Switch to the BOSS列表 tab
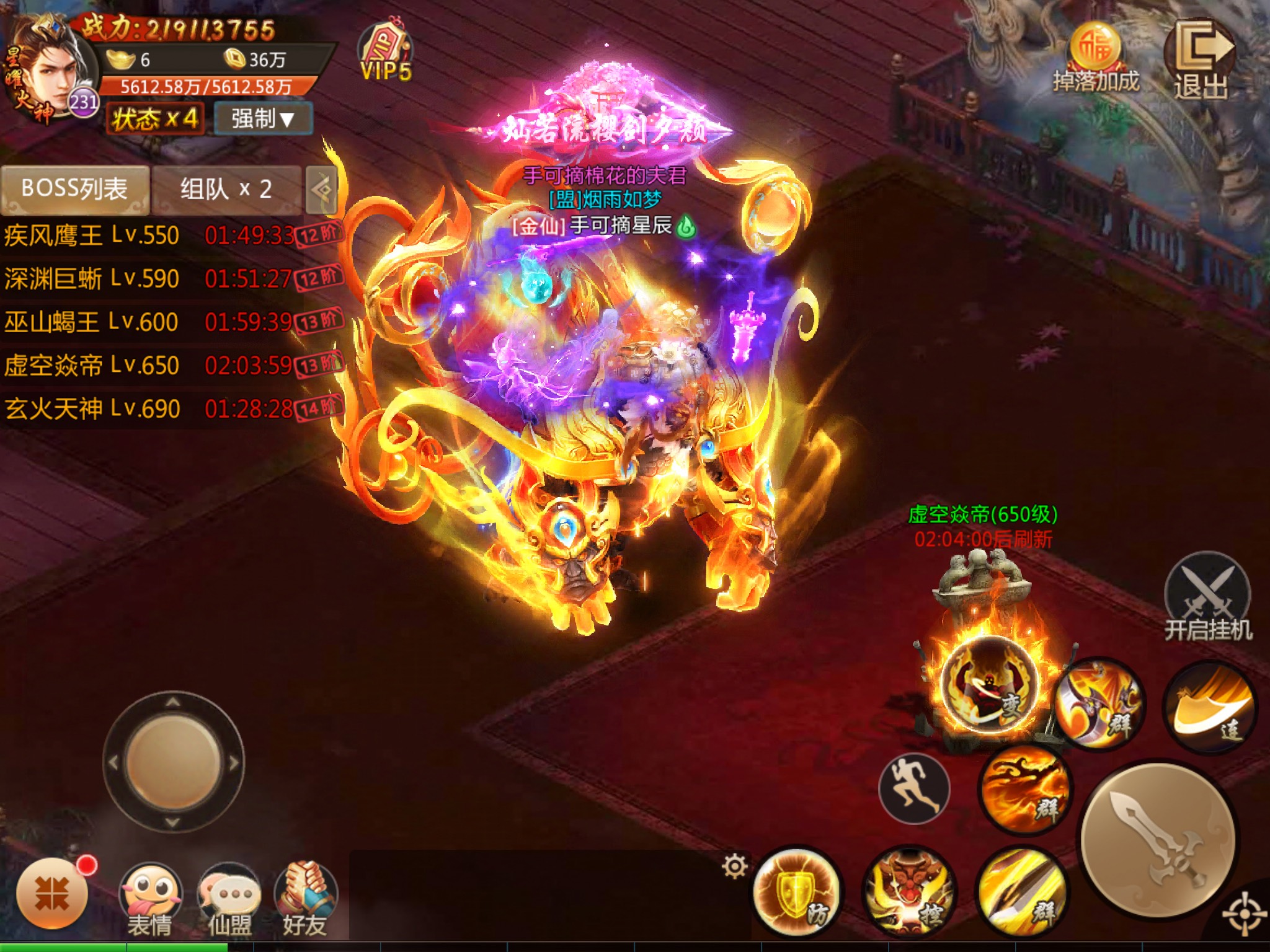 (x=74, y=188)
